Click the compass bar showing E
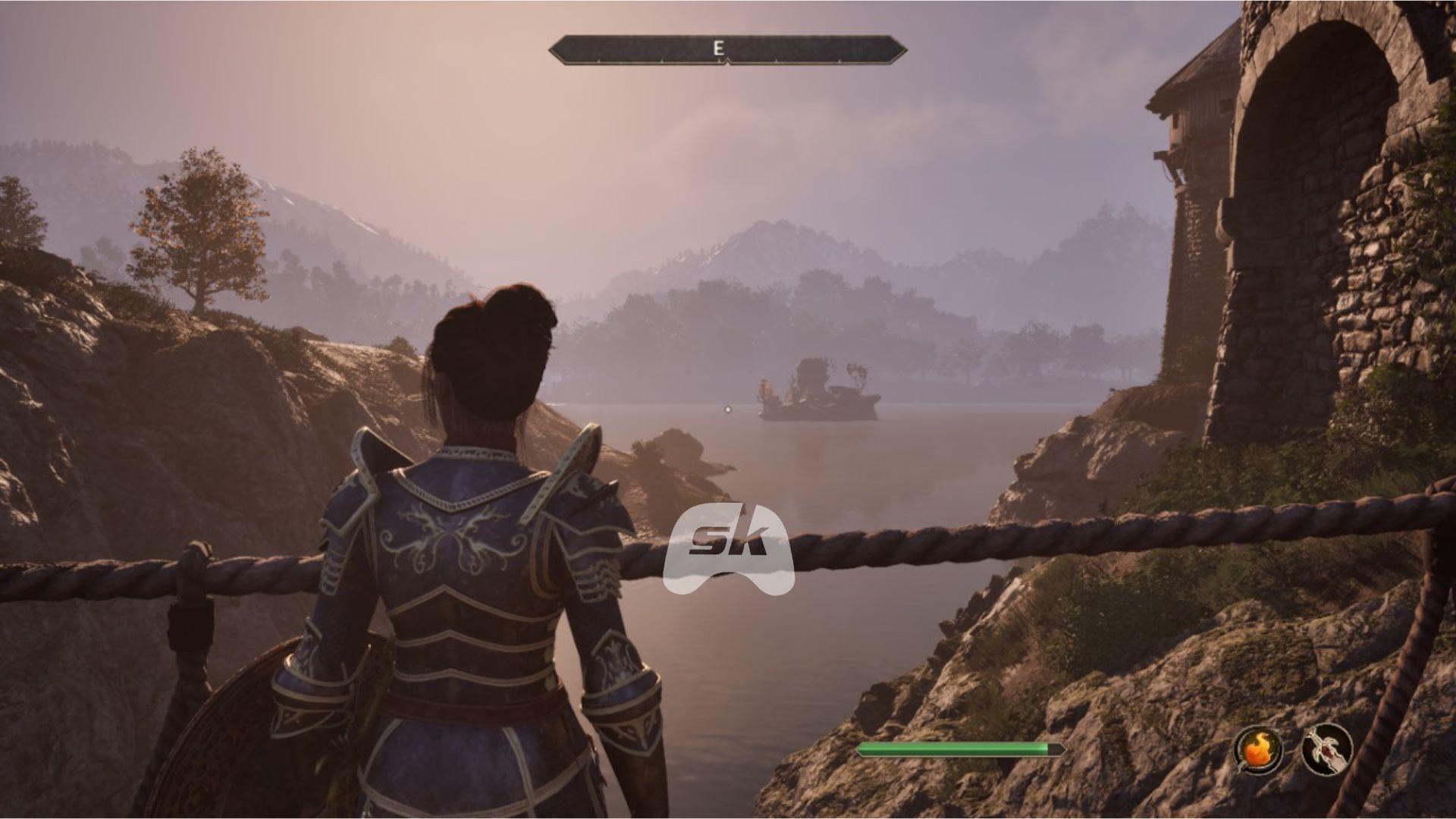Viewport: 1456px width, 819px height. click(727, 49)
